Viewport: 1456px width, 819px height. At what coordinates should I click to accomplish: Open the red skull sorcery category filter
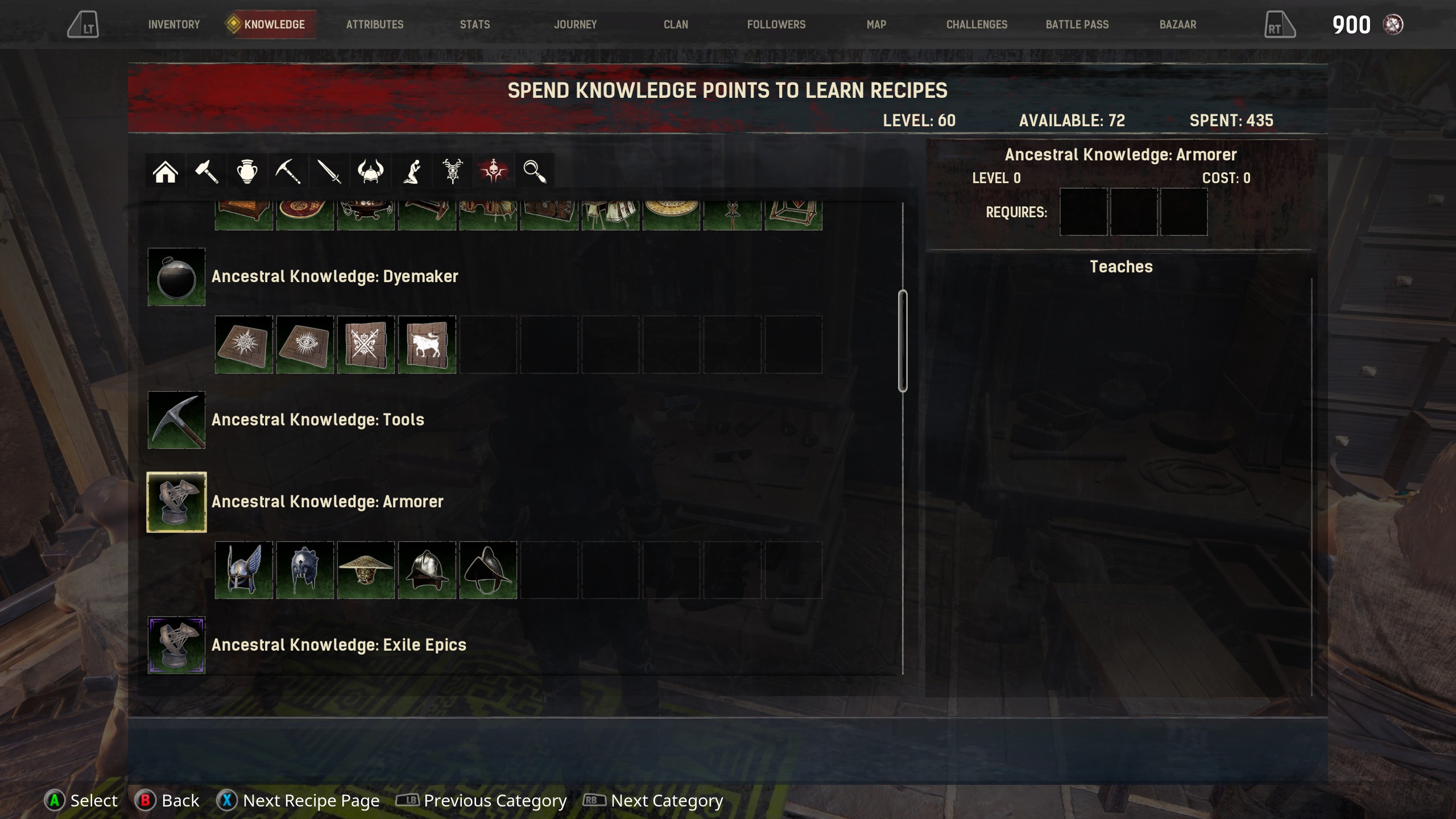click(493, 171)
